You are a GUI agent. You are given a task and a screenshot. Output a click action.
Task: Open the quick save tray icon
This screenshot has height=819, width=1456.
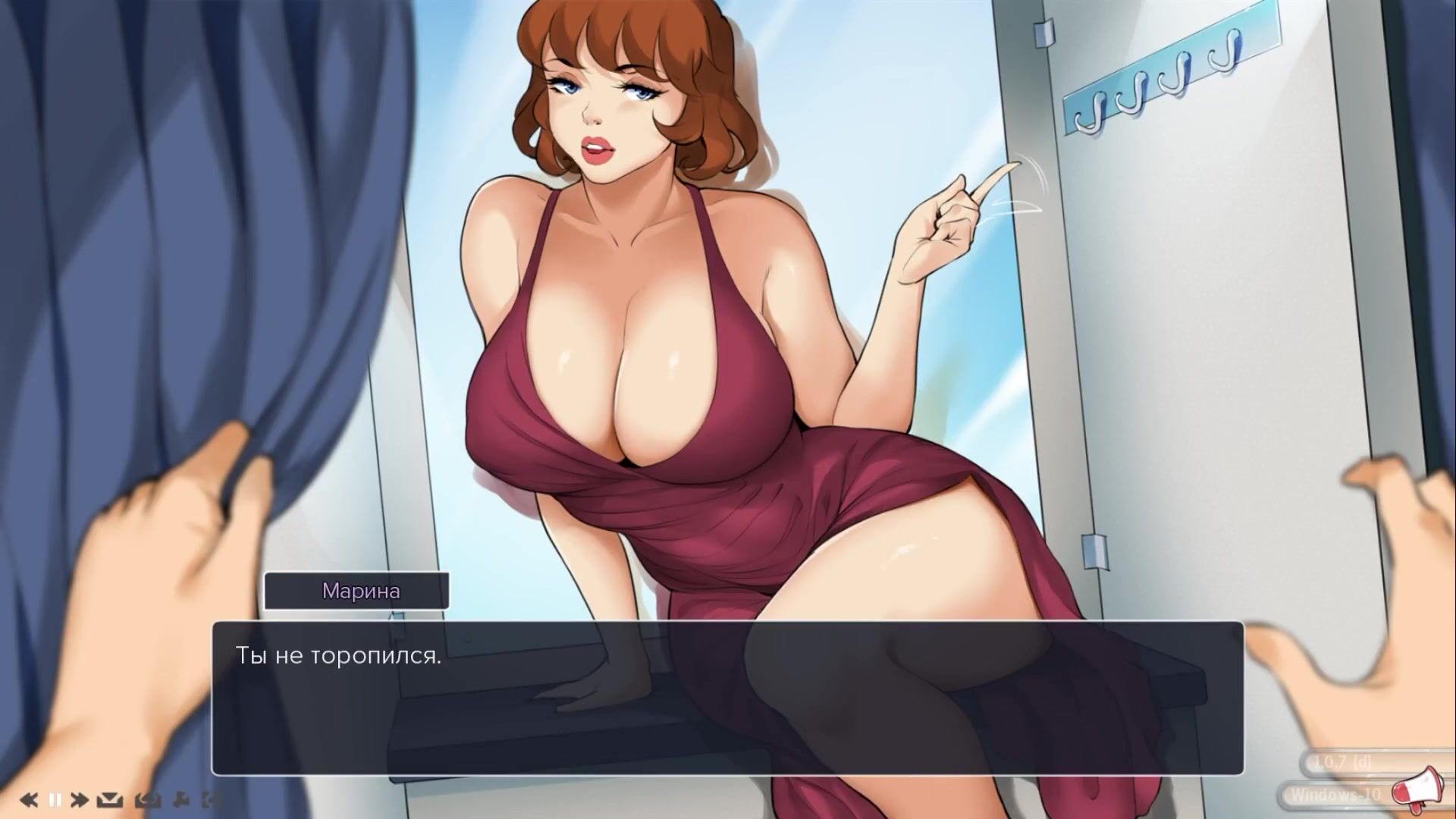pyautogui.click(x=111, y=799)
